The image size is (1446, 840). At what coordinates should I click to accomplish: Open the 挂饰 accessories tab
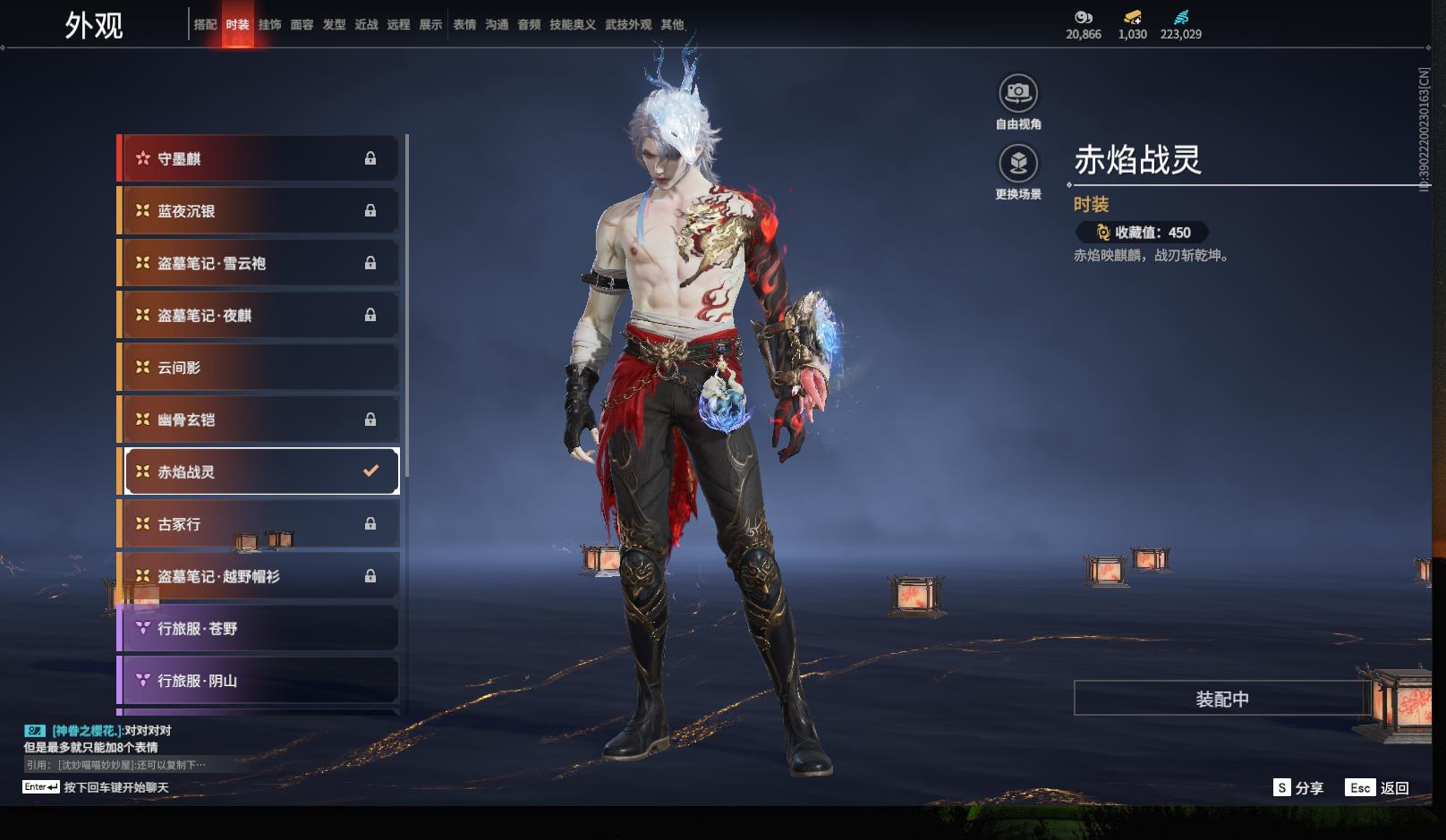pos(269,24)
